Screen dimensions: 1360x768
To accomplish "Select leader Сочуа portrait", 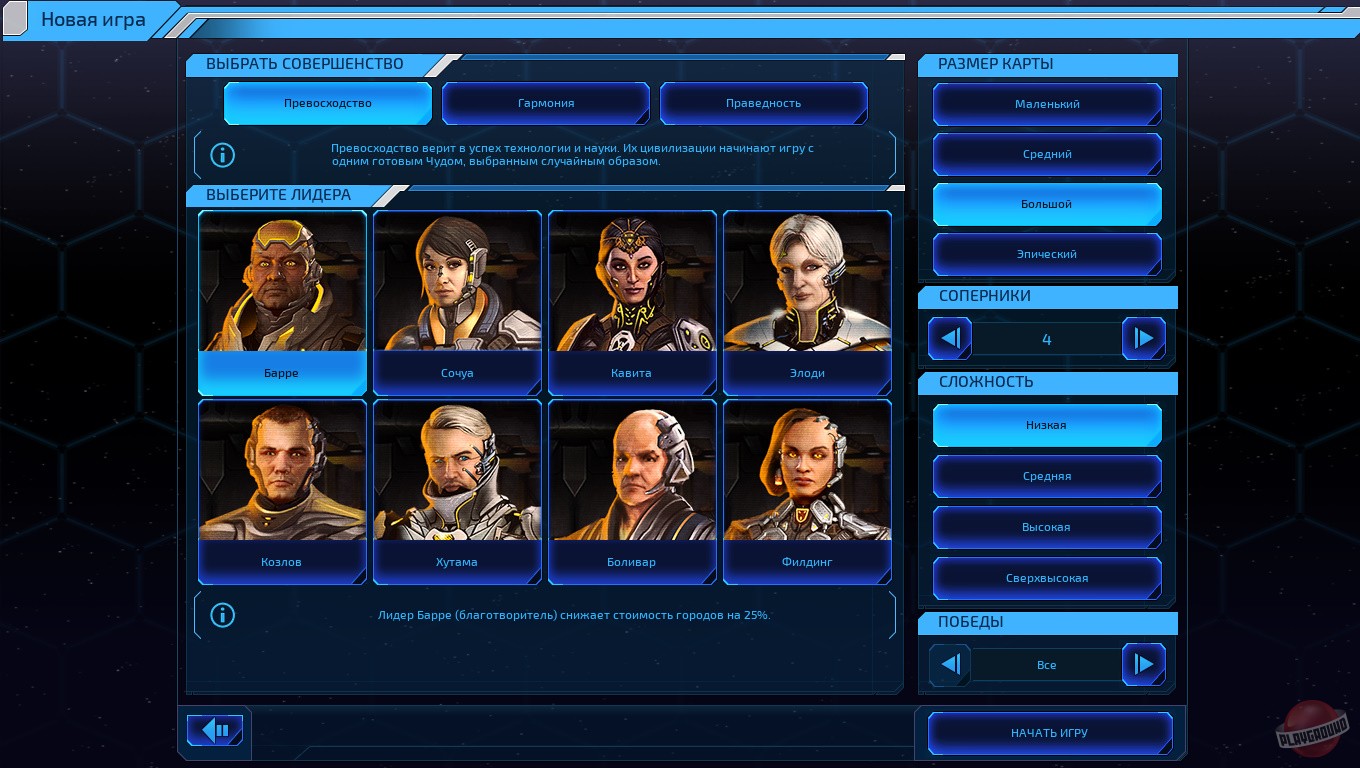I will (x=457, y=300).
